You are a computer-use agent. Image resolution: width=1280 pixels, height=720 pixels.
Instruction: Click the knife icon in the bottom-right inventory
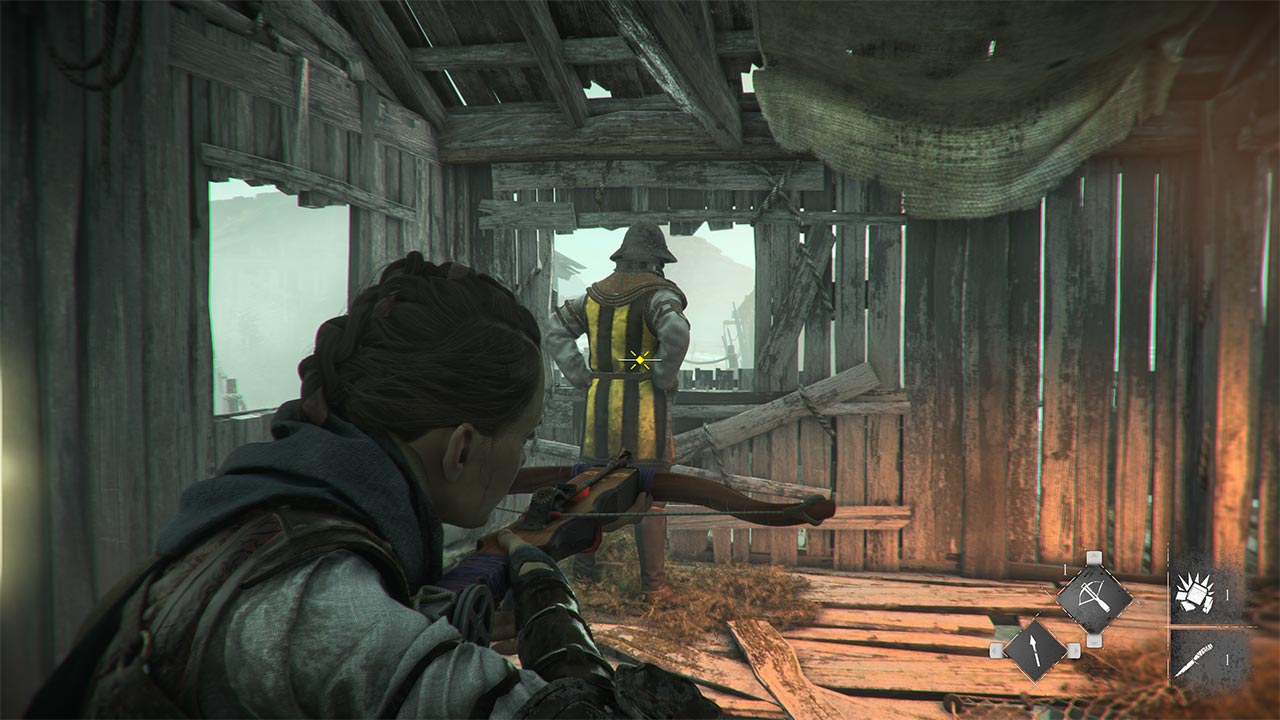tap(1198, 658)
